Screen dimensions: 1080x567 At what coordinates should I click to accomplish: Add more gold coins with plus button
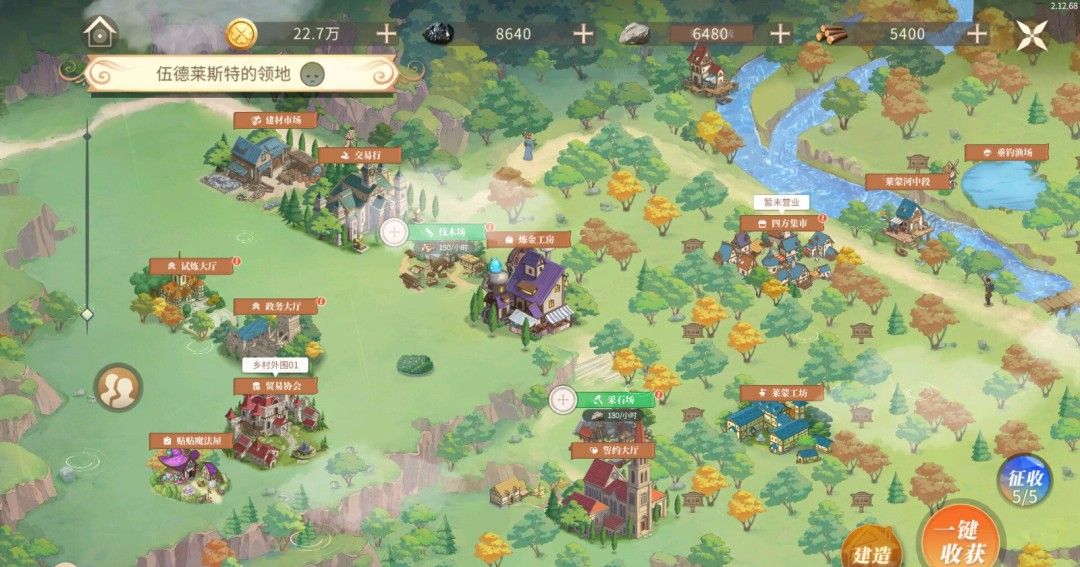tap(386, 33)
